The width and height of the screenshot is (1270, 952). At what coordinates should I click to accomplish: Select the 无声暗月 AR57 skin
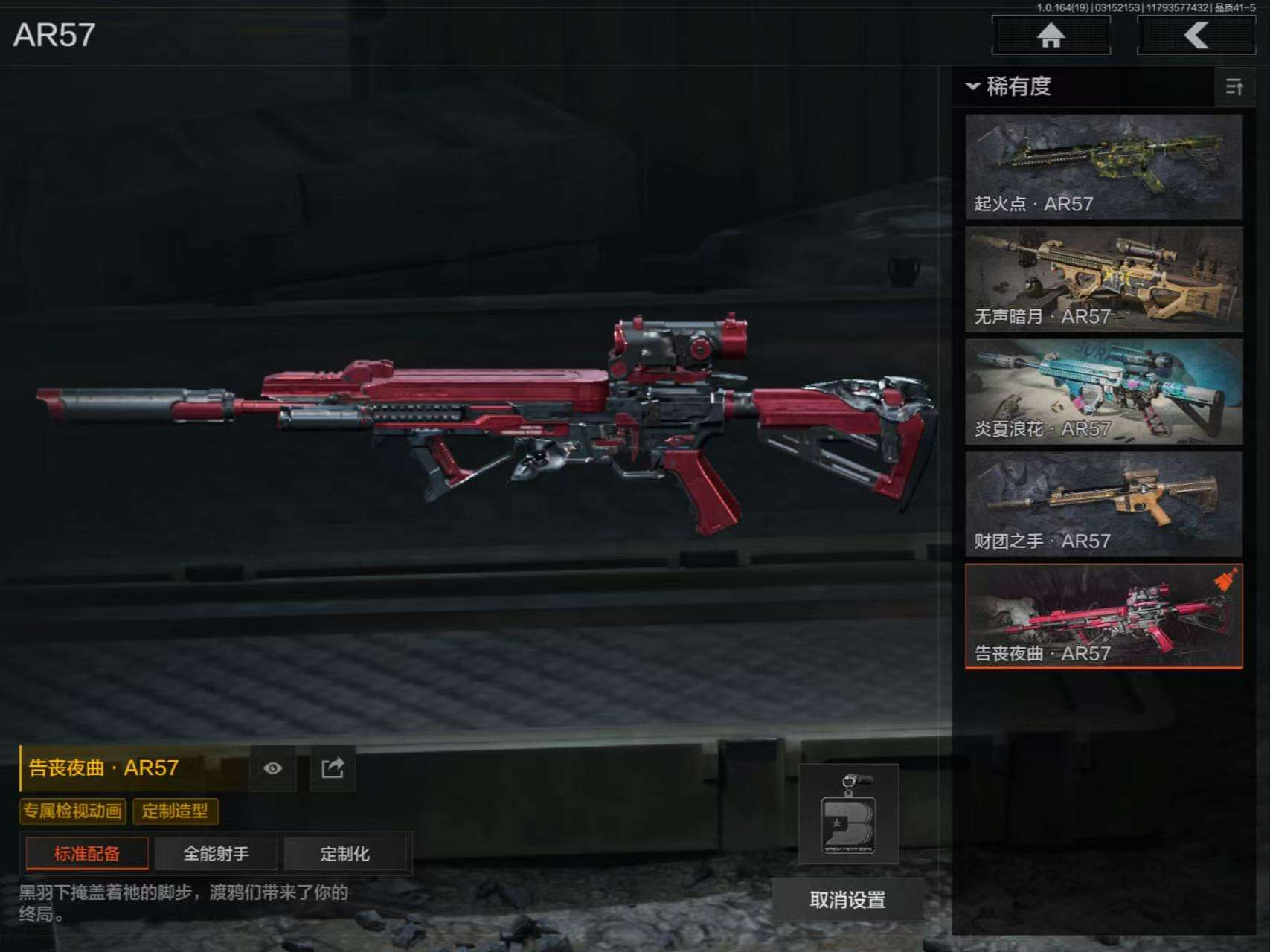click(1103, 280)
